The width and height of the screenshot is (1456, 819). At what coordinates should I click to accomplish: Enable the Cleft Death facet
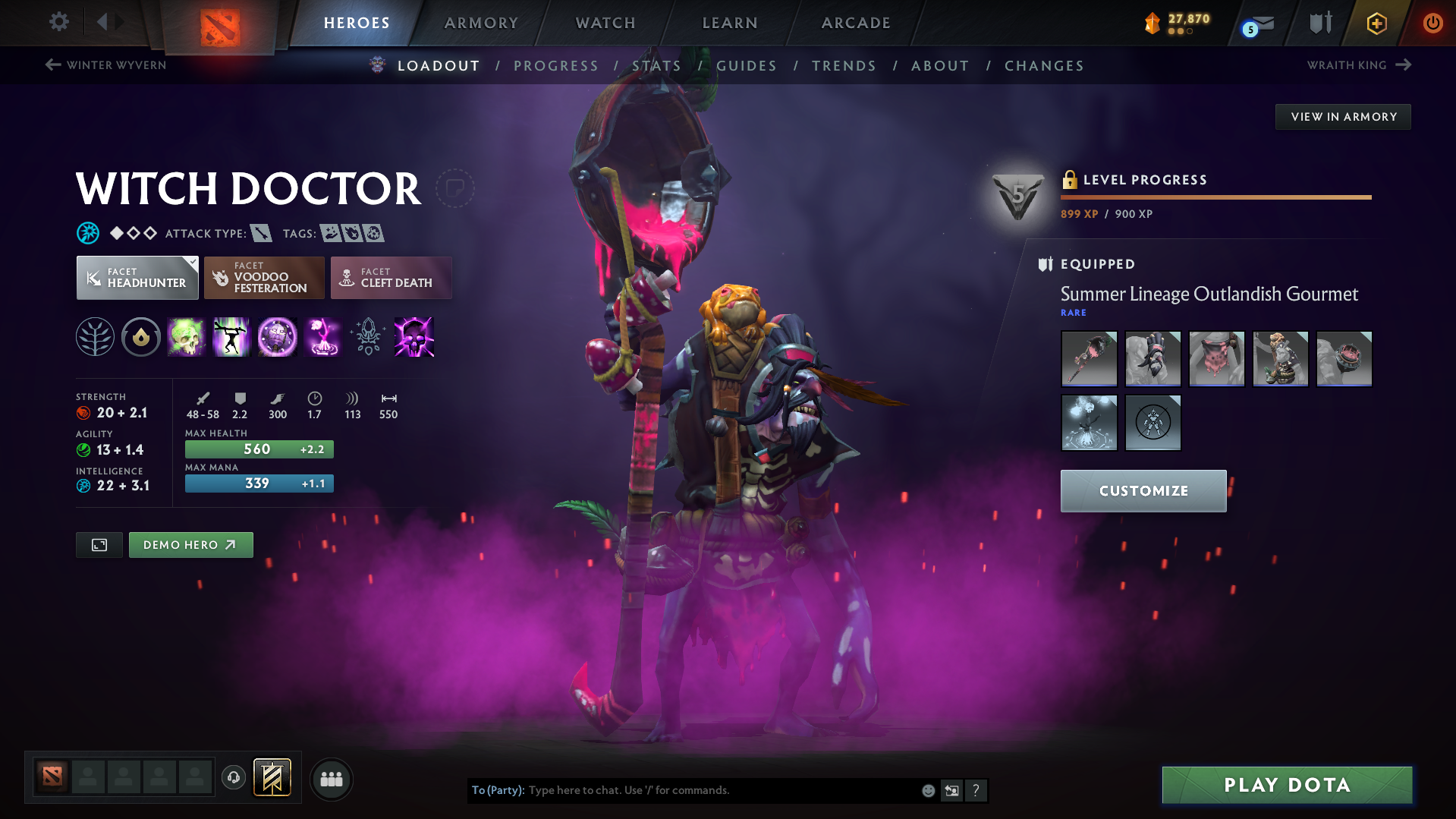pos(391,277)
